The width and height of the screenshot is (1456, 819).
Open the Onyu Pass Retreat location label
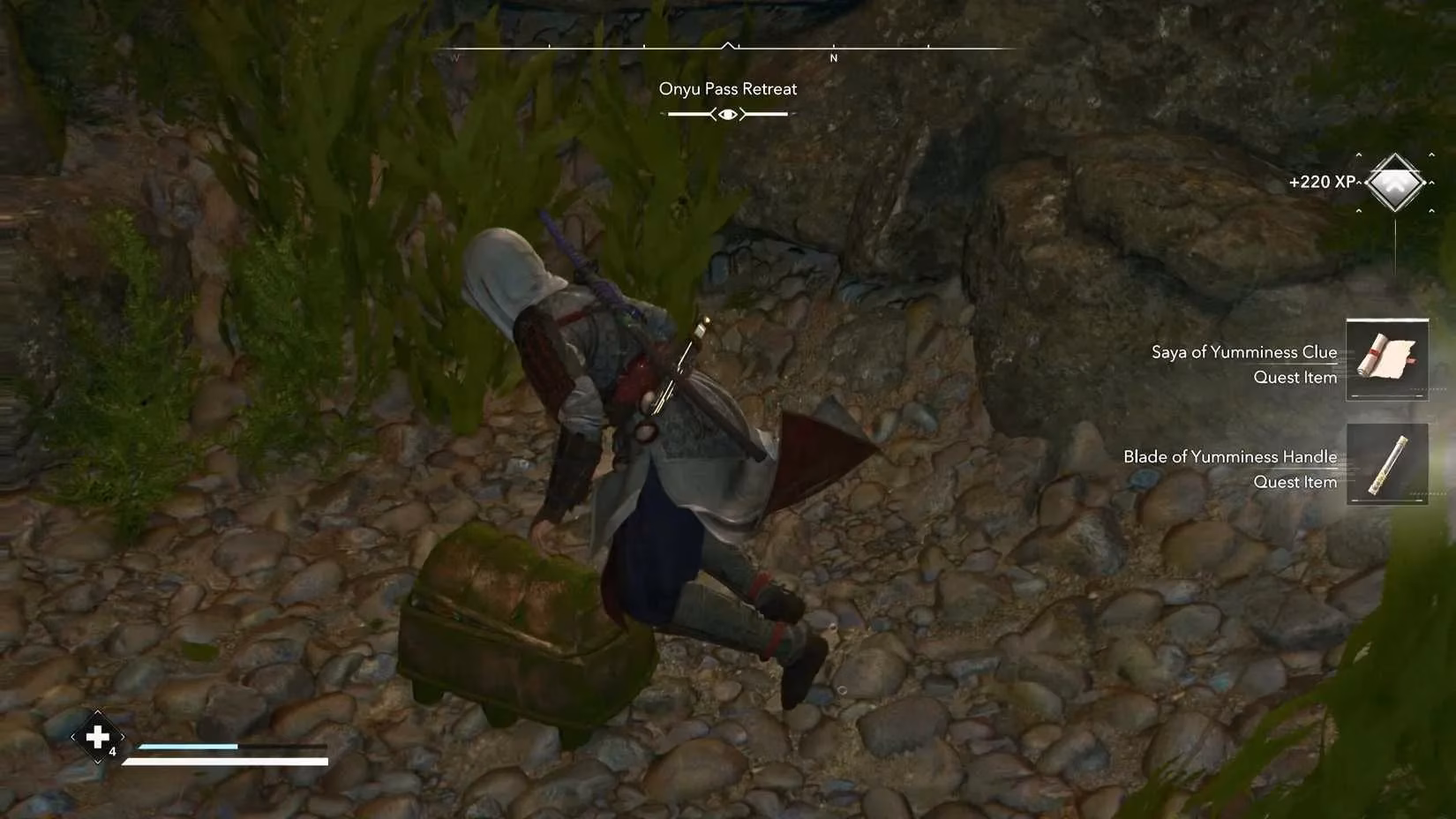[x=727, y=88]
